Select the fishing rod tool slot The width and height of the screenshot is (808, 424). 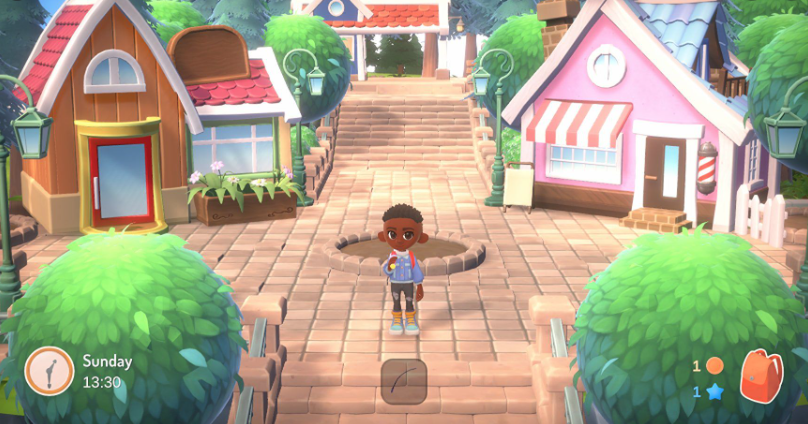tap(404, 381)
